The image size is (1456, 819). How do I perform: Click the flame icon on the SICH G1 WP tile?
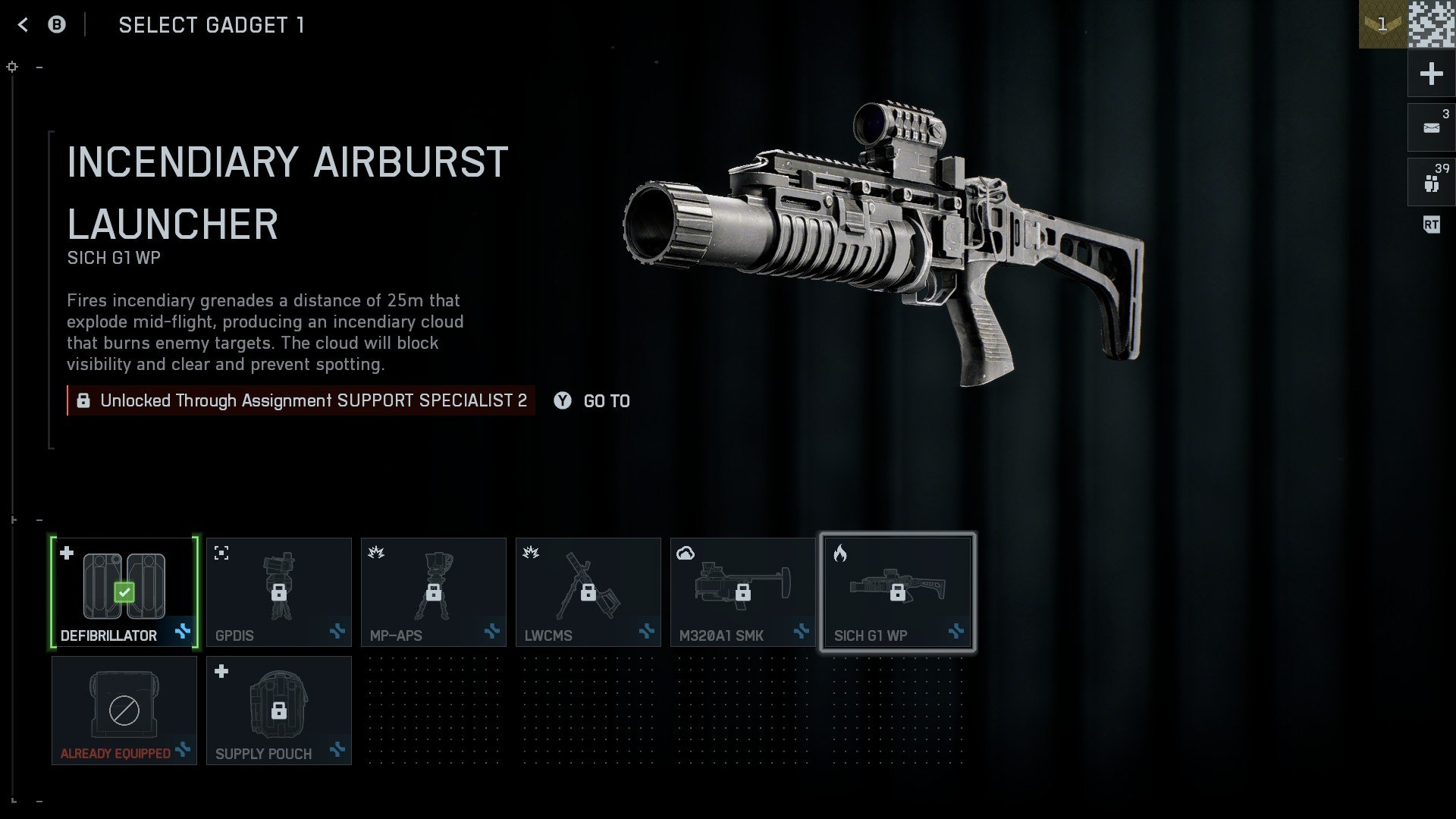click(840, 554)
